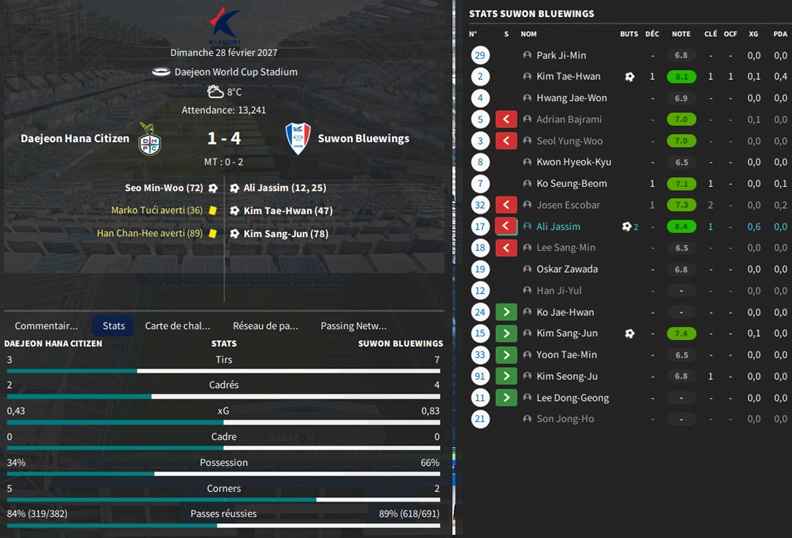Image resolution: width=792 pixels, height=538 pixels.
Task: Select Oskar Zawada from the squad list
Action: tap(567, 269)
